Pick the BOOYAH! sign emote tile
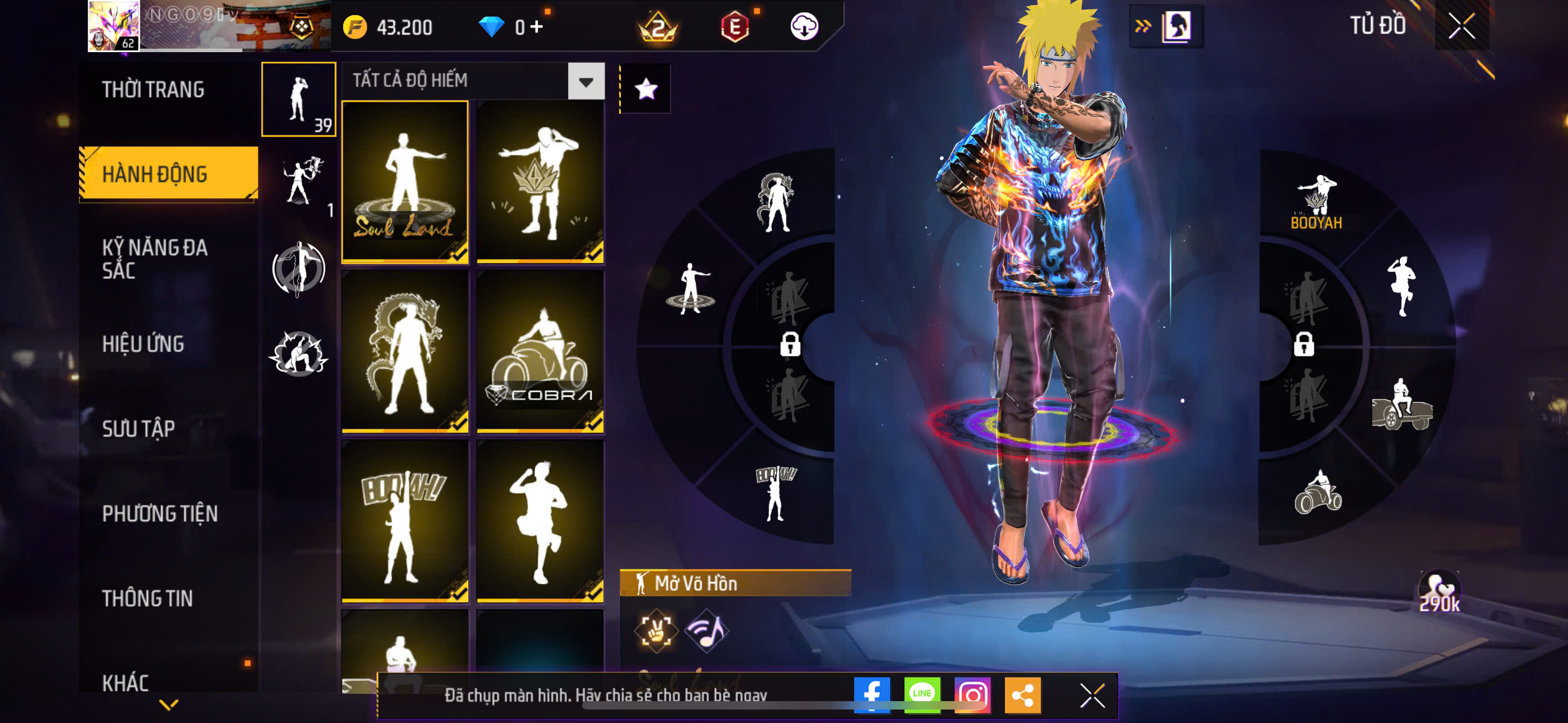 tap(405, 521)
